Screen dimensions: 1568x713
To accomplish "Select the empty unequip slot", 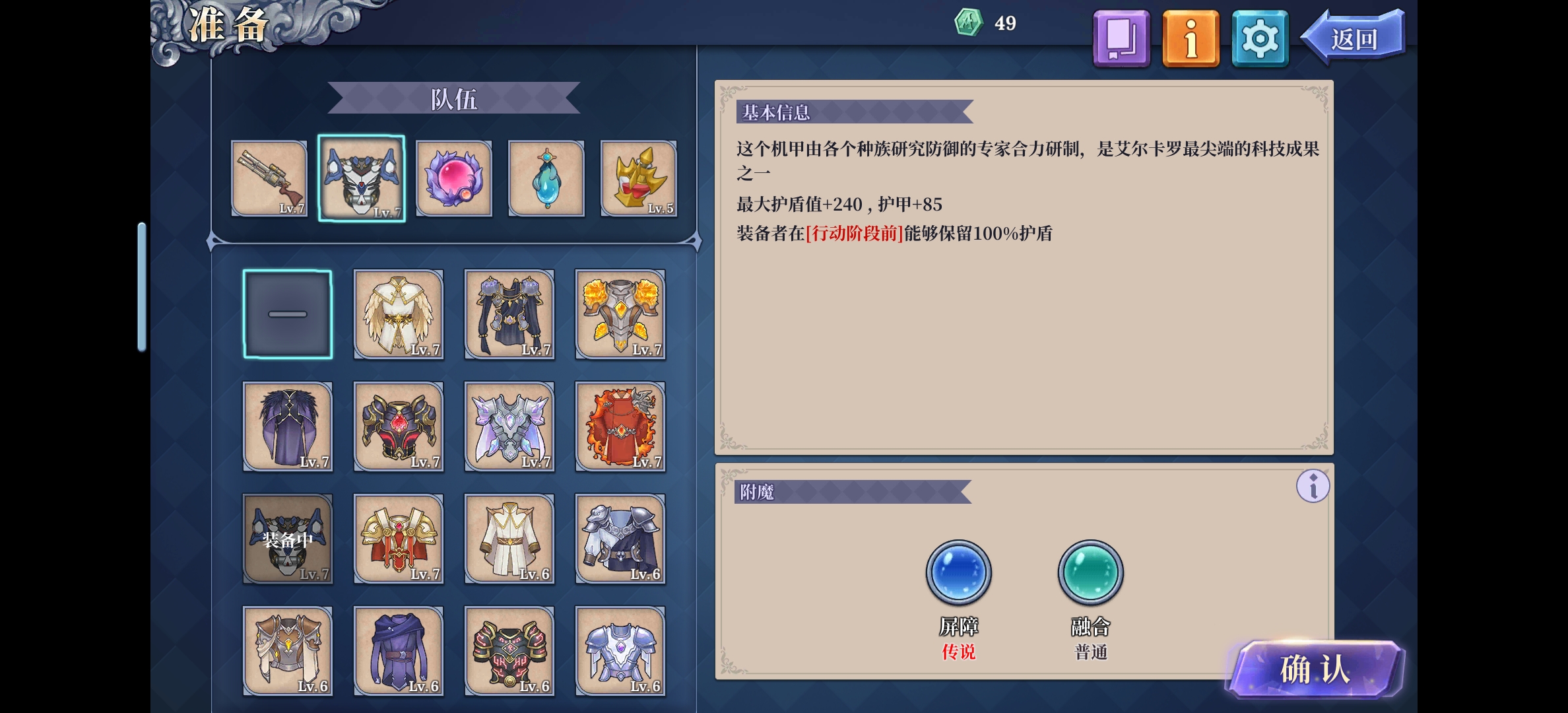I will tap(287, 315).
